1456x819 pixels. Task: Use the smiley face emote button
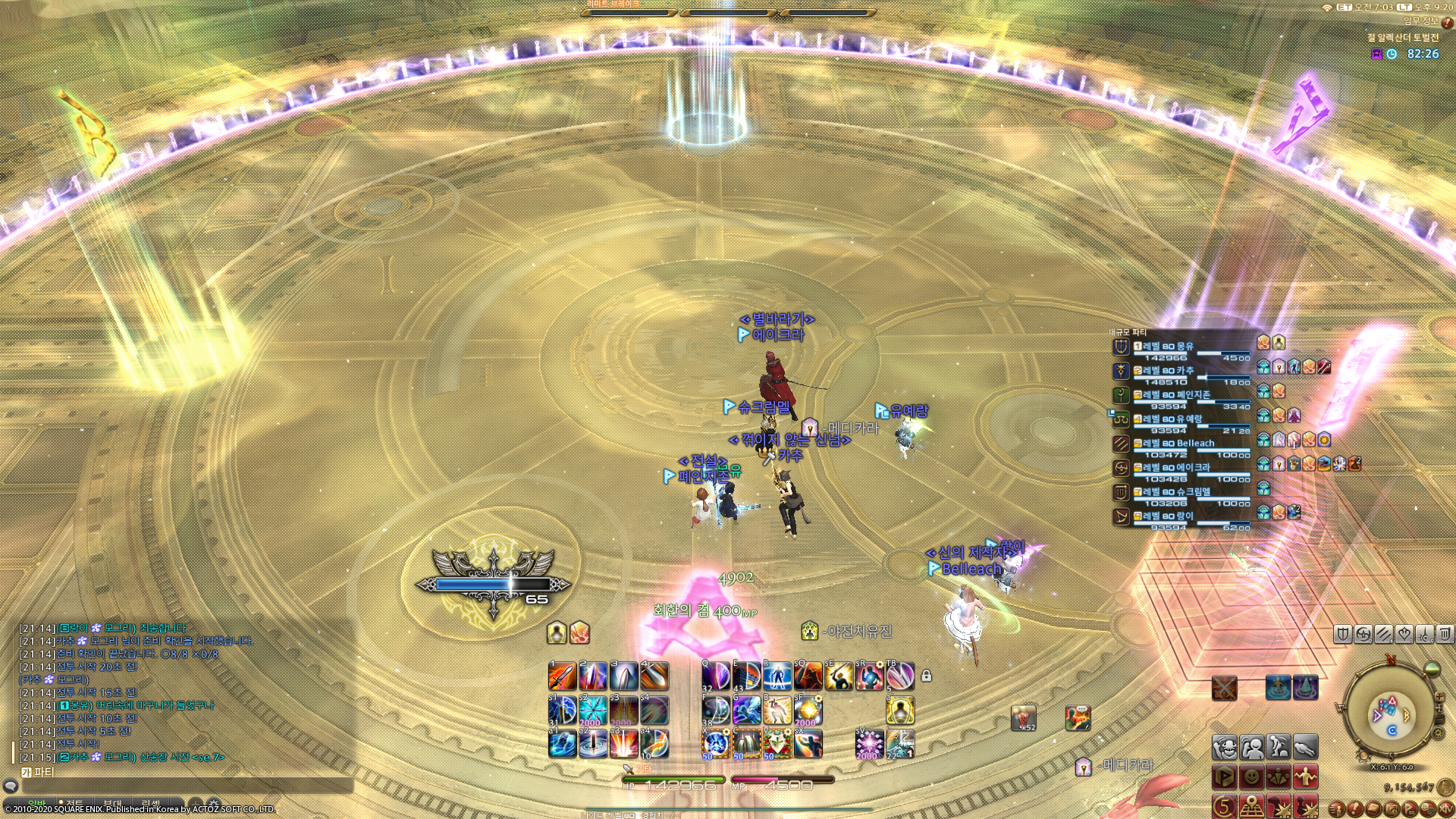pos(1251,777)
